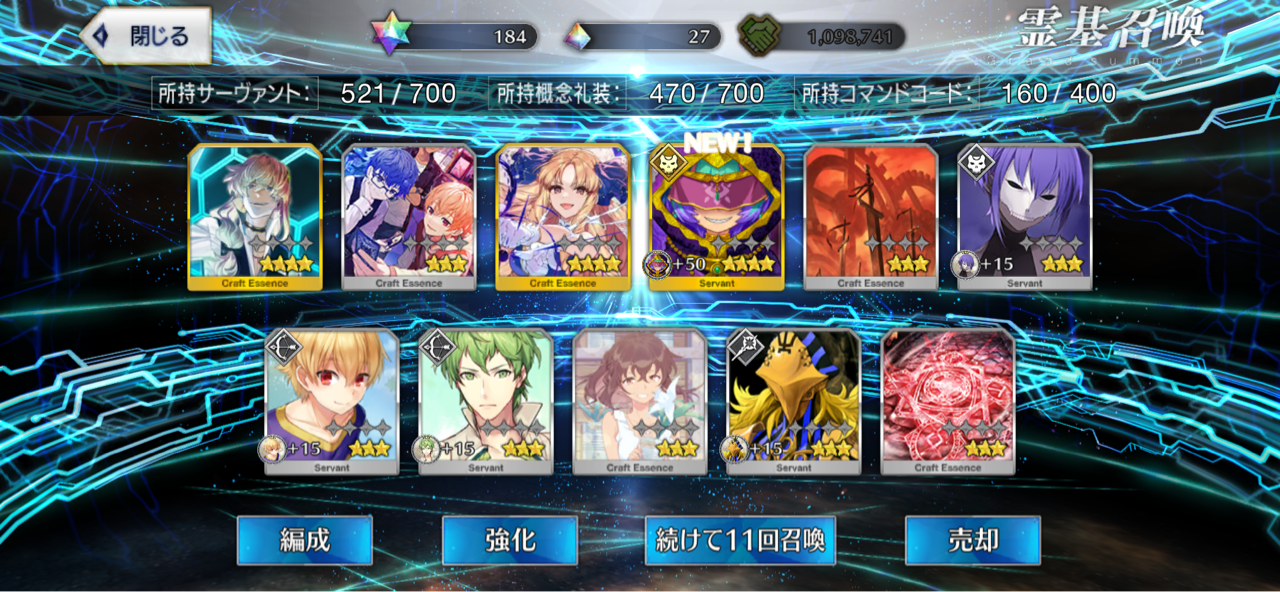
Task: Select the green-haired archer servant card
Action: point(486,401)
